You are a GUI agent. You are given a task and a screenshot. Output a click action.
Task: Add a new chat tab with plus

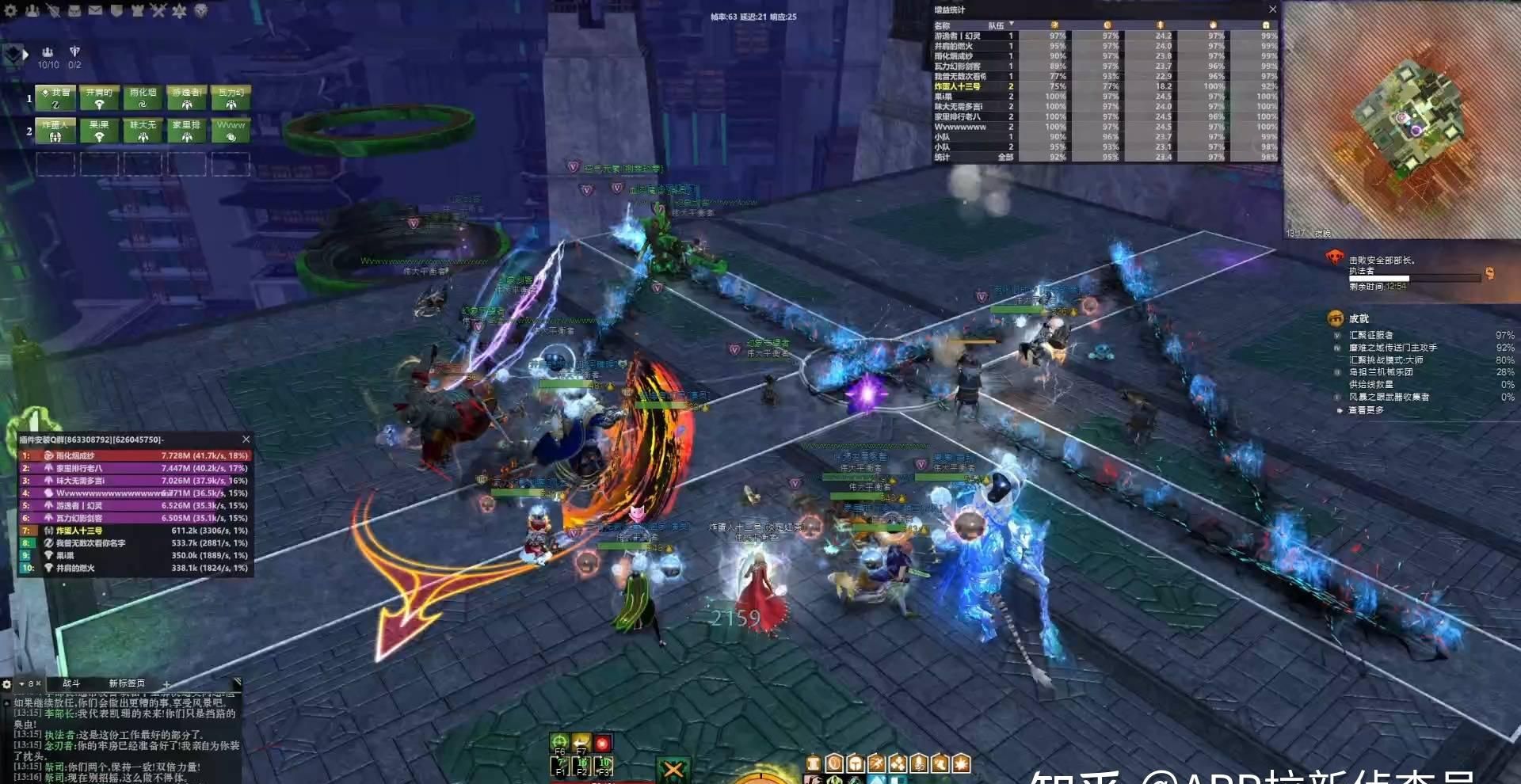166,684
